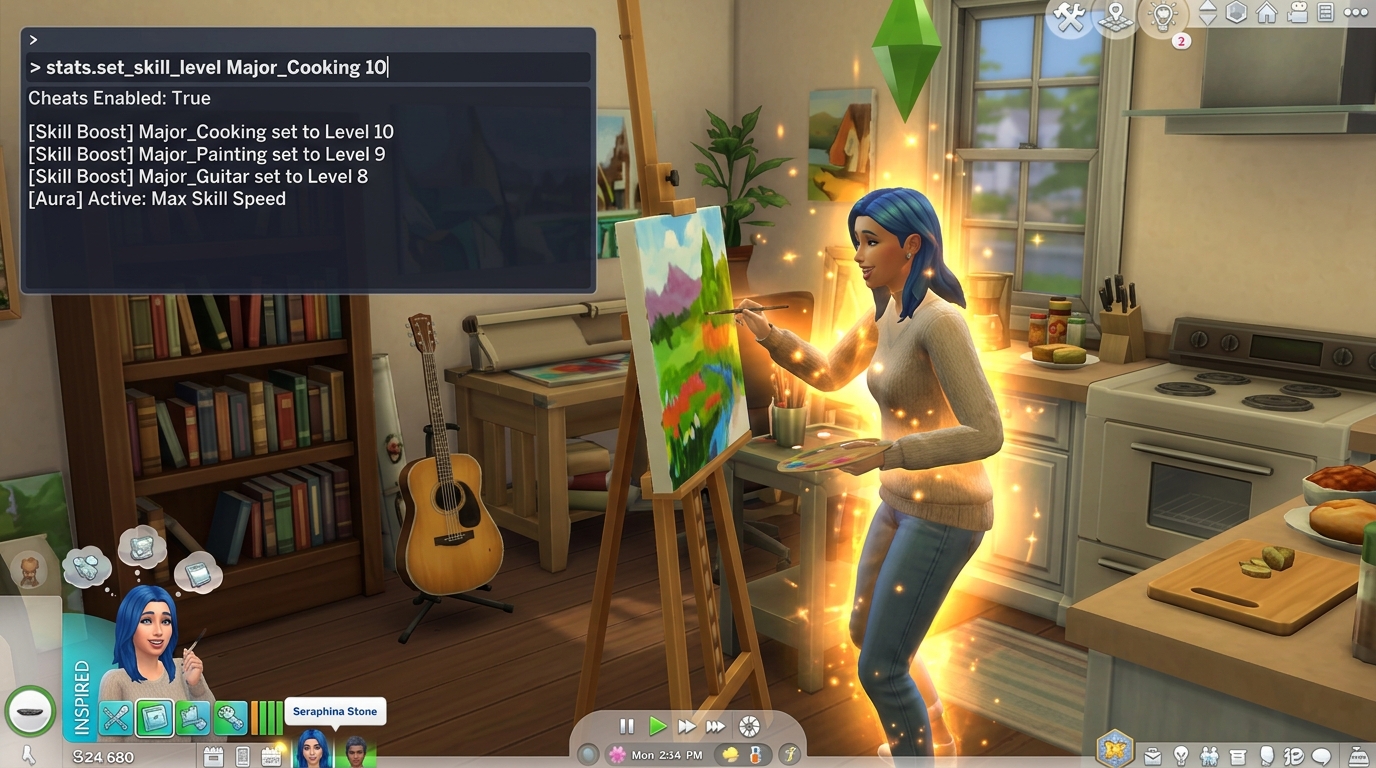1376x768 pixels.
Task: Click Seraphina Stone's name label
Action: click(335, 711)
